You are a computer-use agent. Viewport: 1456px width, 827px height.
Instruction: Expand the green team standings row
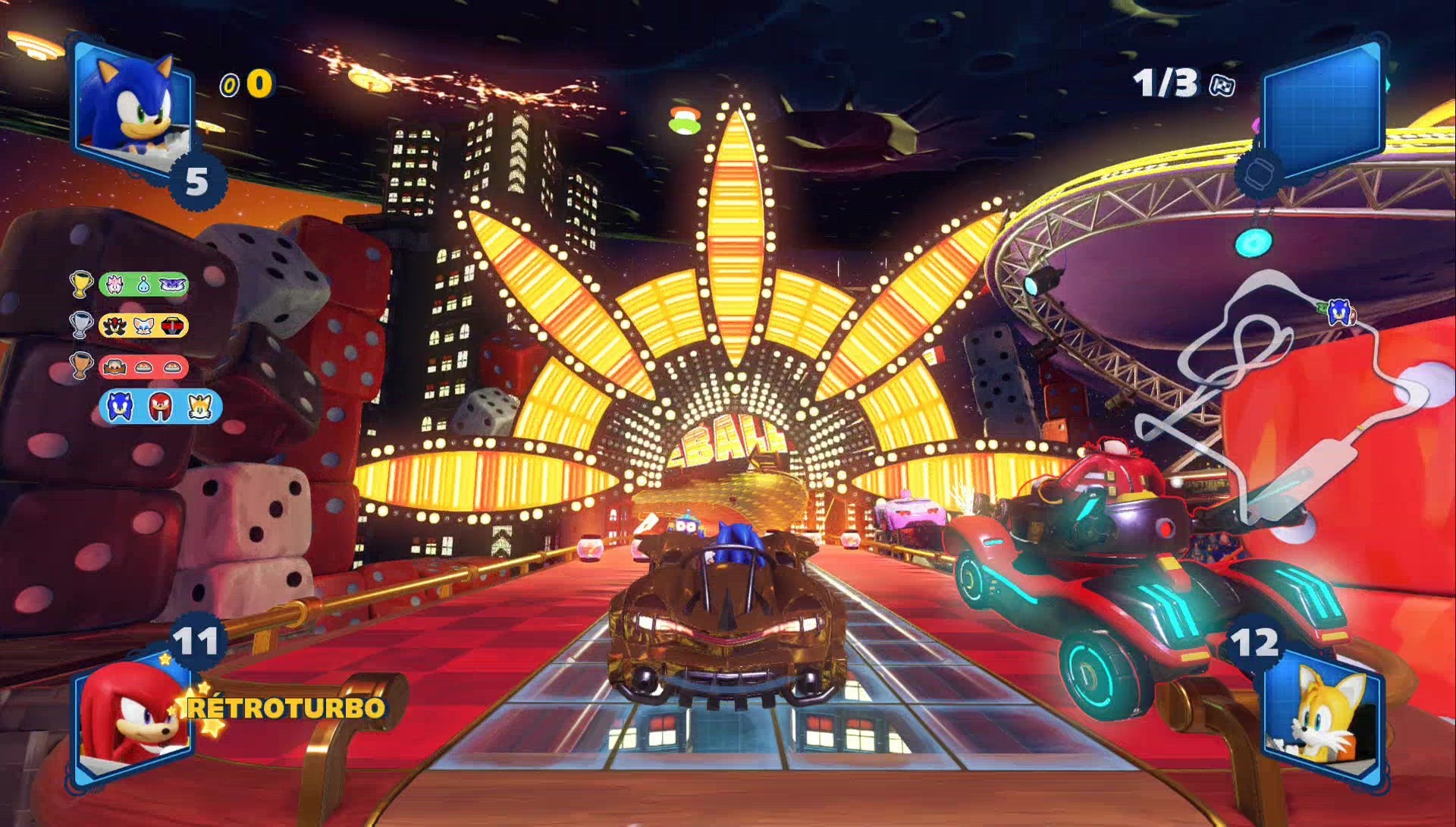(x=144, y=285)
